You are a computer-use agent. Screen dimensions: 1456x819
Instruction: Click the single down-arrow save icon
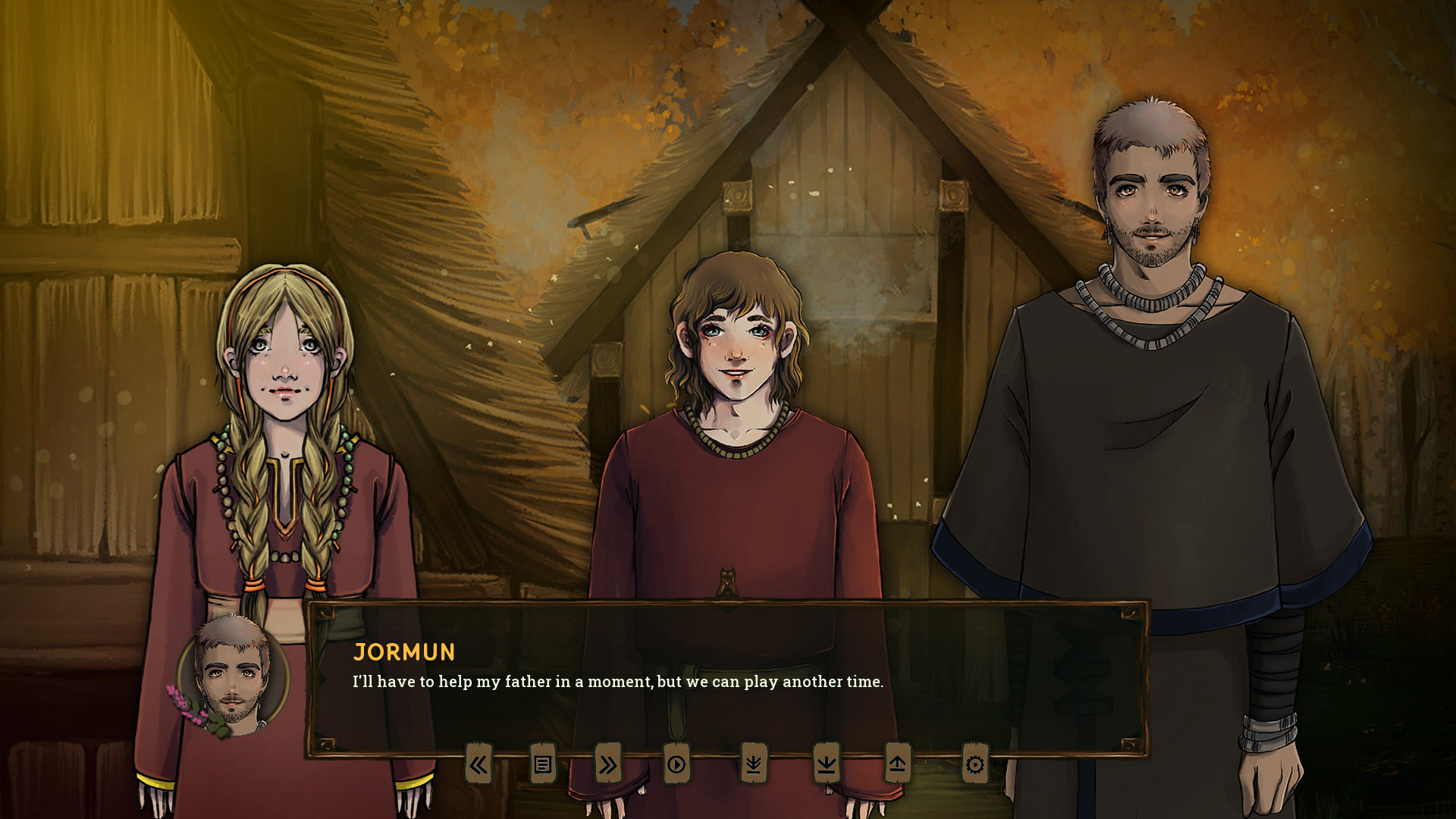coord(826,764)
